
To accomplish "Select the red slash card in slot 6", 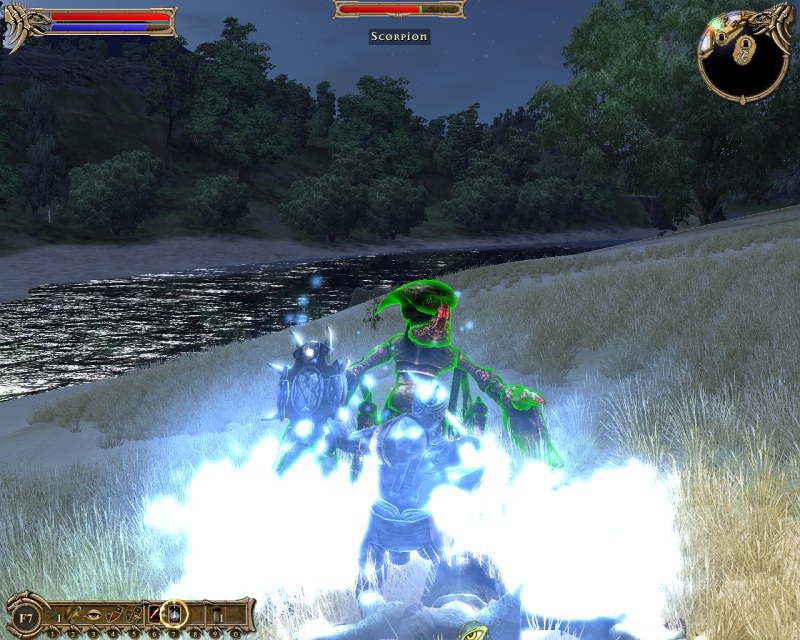I will (x=154, y=612).
